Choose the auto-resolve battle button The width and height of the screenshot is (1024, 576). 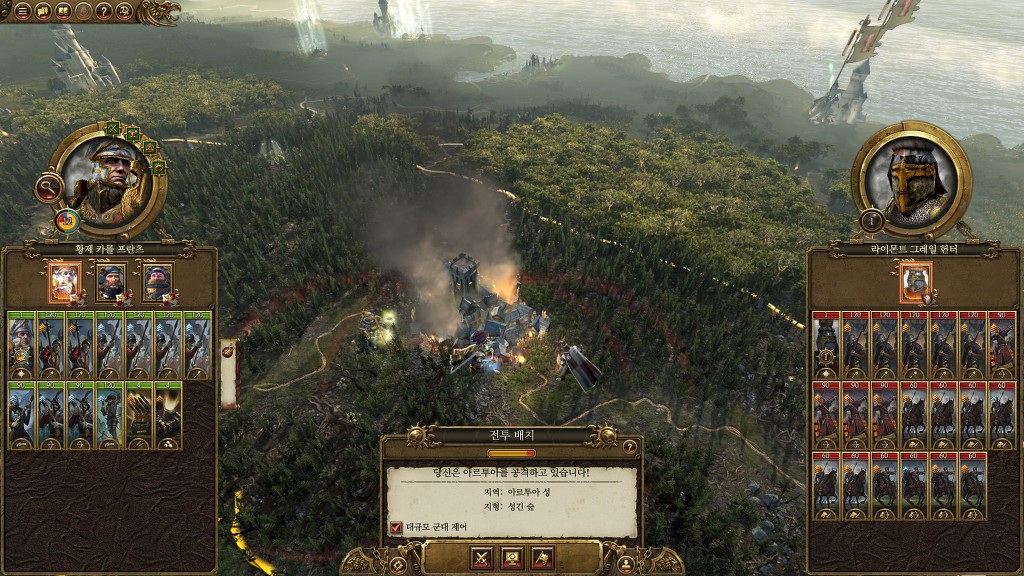512,558
